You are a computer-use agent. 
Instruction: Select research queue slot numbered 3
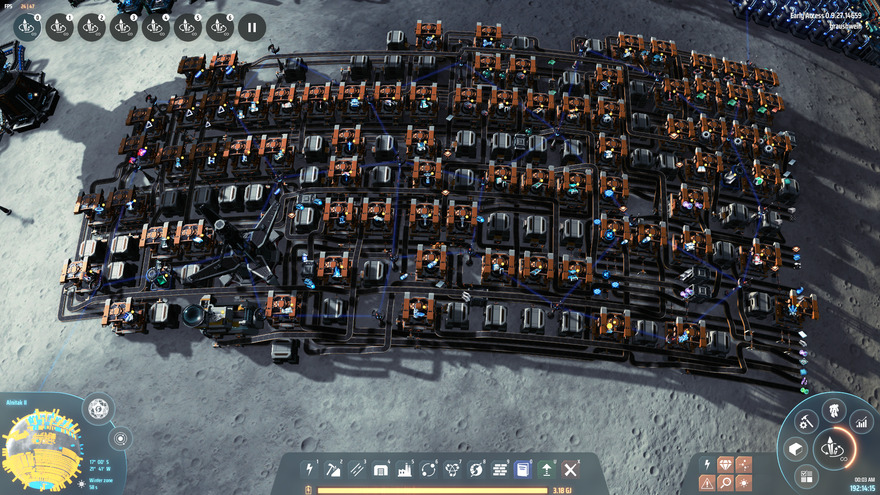coord(123,28)
